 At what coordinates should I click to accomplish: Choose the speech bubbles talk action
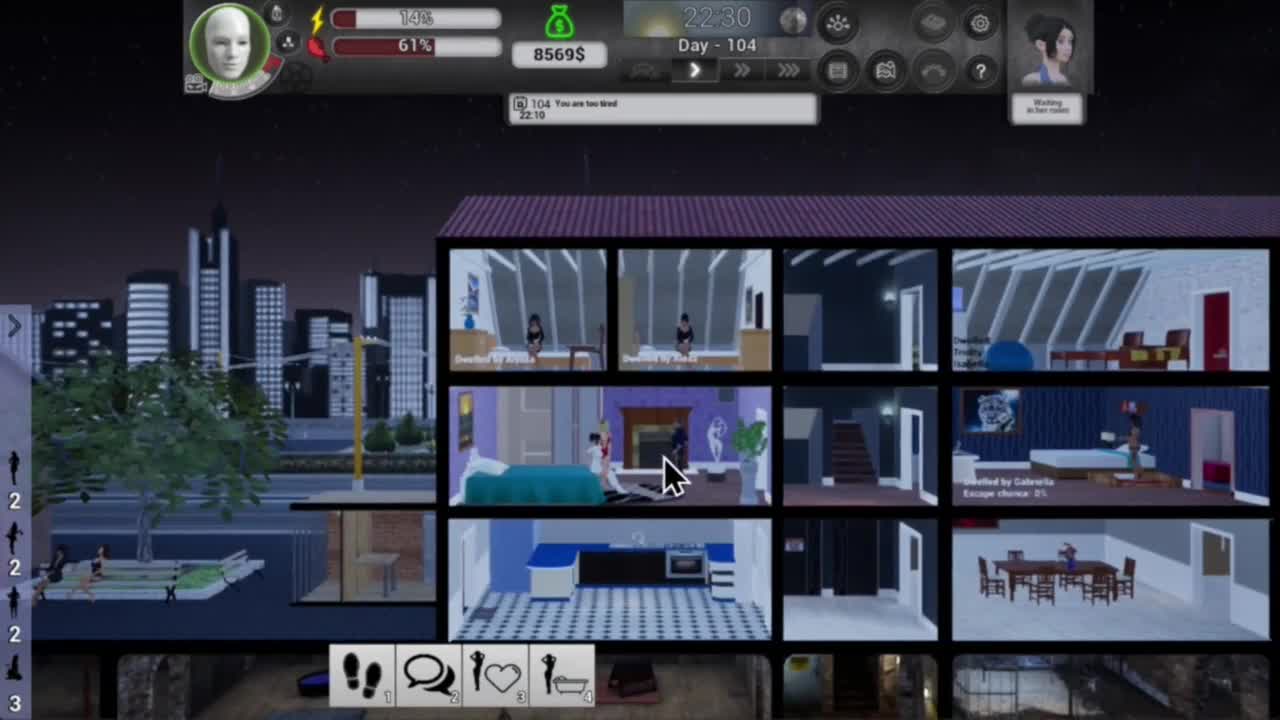429,675
